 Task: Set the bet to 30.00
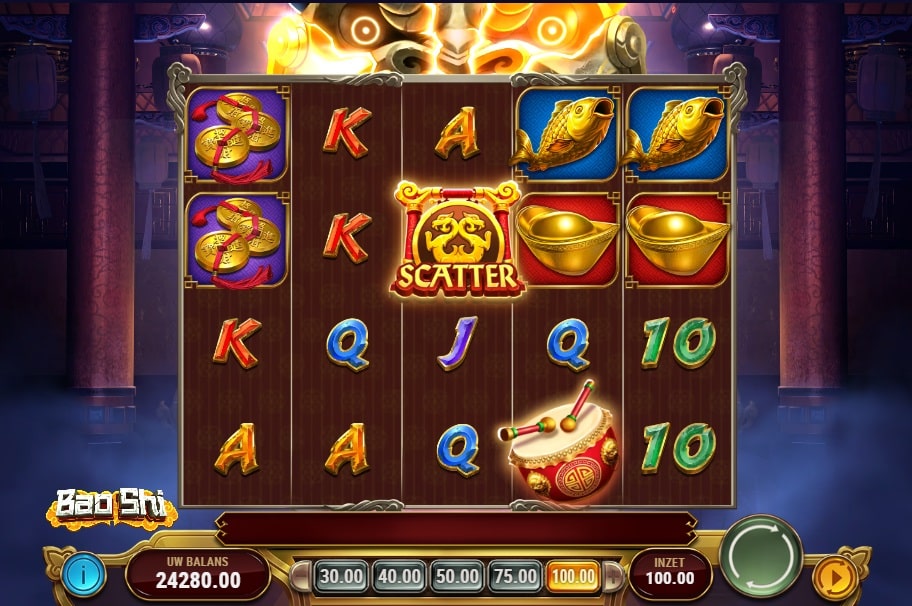point(341,576)
